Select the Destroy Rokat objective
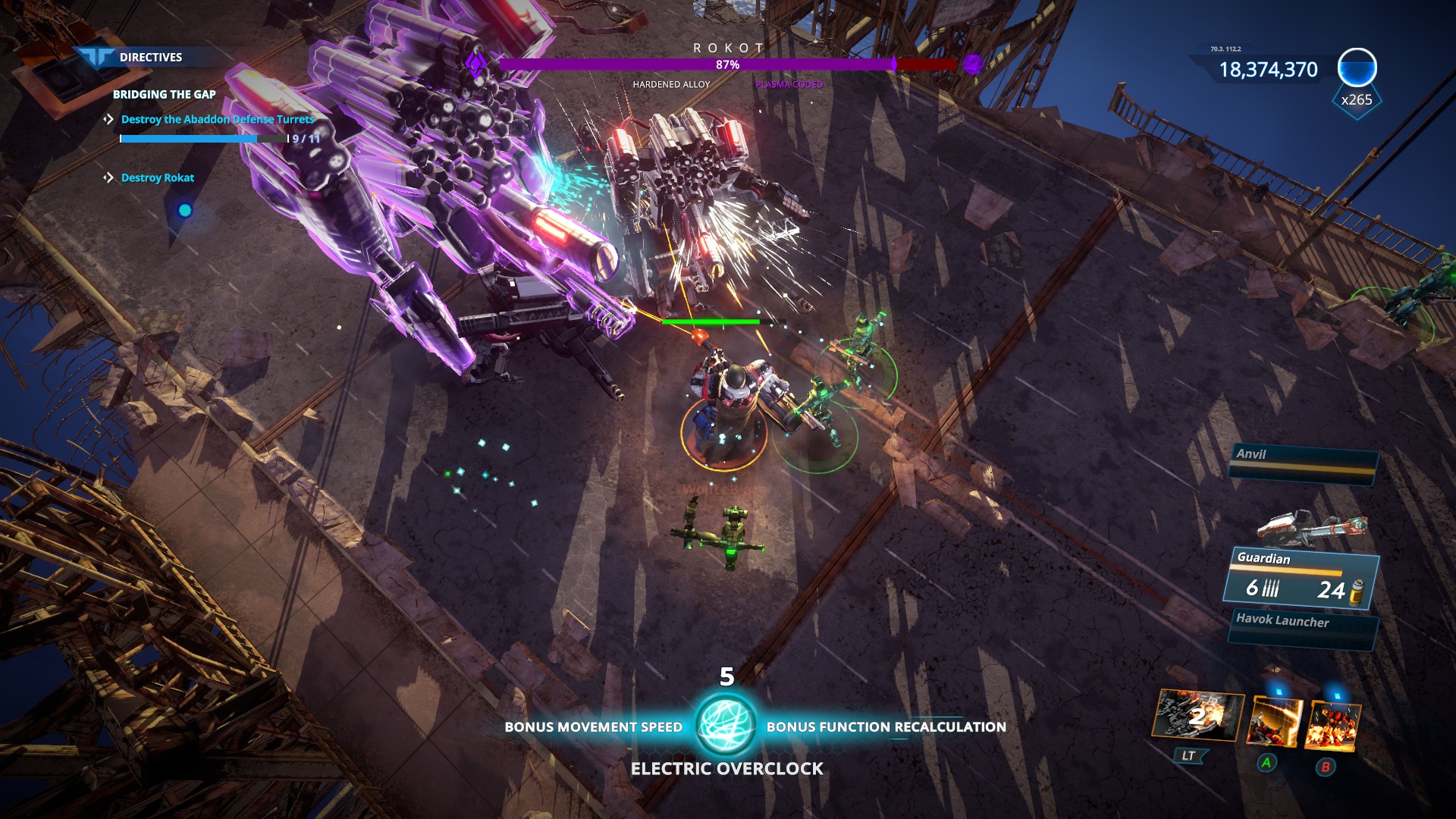 [157, 177]
